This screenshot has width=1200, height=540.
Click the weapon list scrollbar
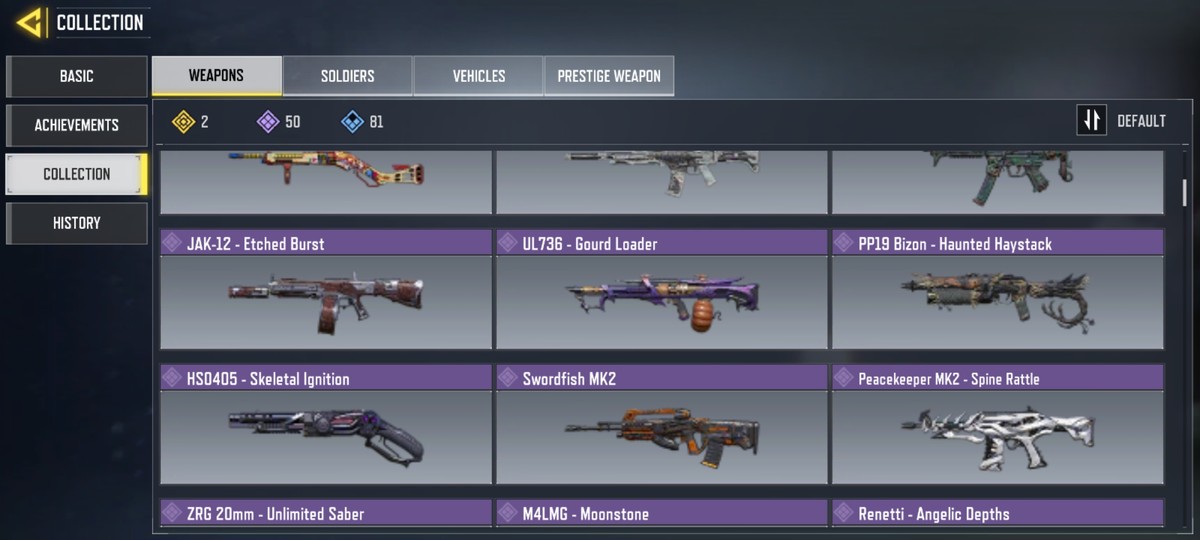pyautogui.click(x=1185, y=192)
